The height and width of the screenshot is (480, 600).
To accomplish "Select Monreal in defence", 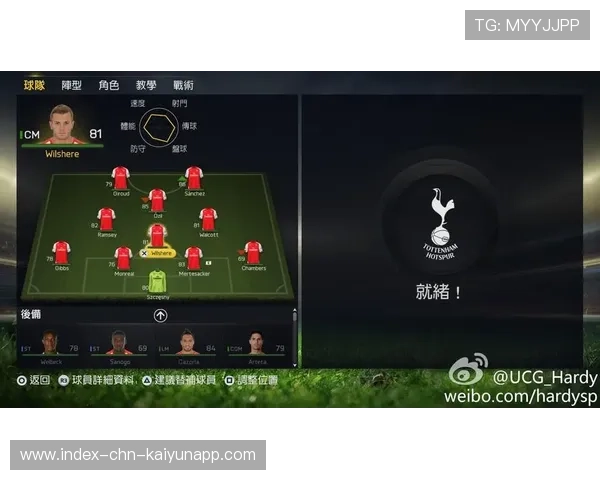I will (123, 258).
